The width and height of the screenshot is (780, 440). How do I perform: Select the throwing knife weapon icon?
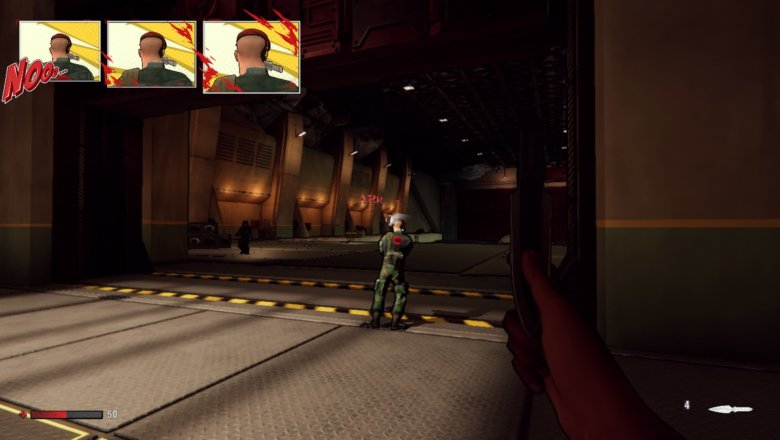click(x=729, y=409)
